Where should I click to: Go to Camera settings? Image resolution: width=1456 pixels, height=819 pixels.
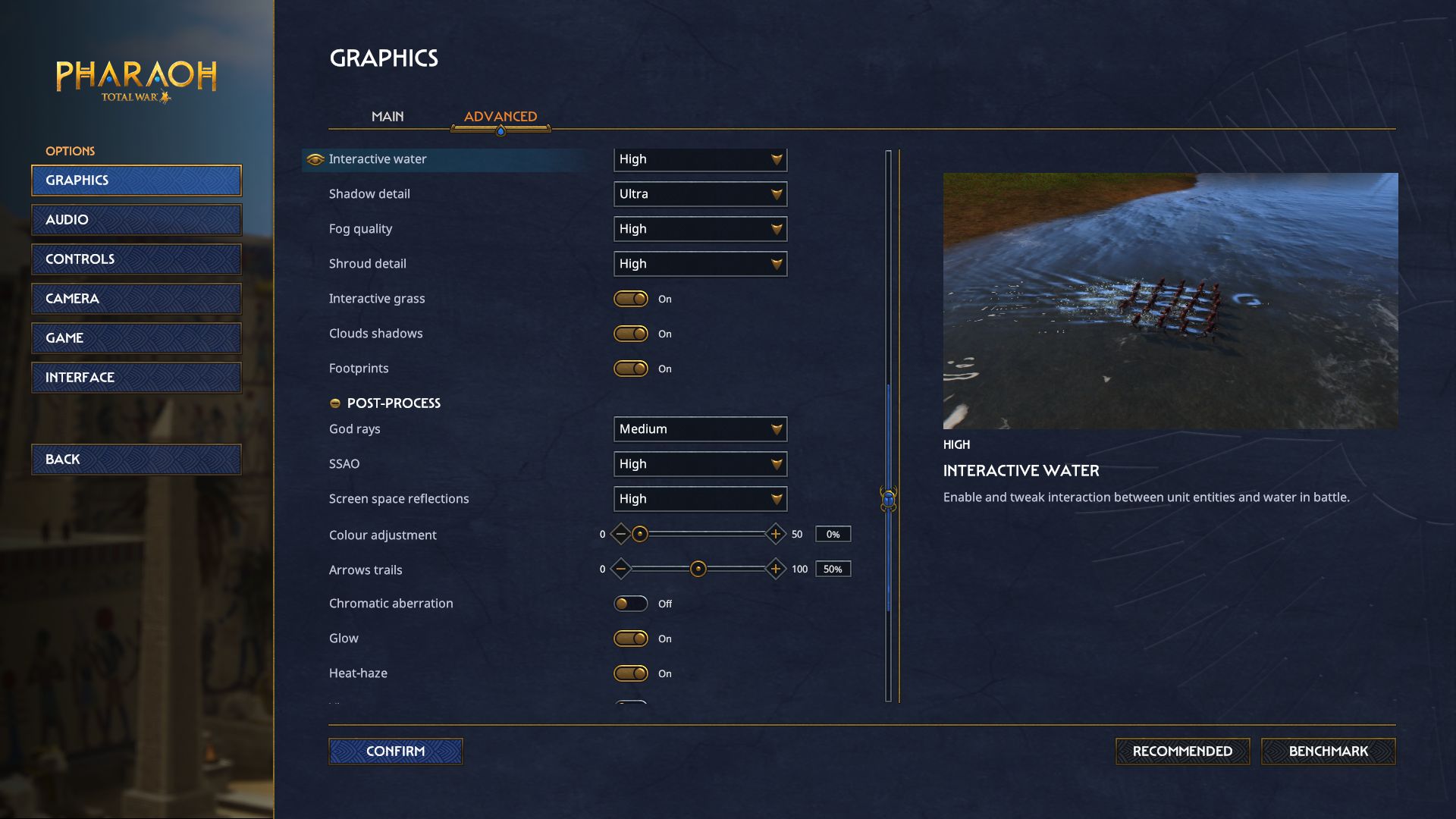point(136,299)
